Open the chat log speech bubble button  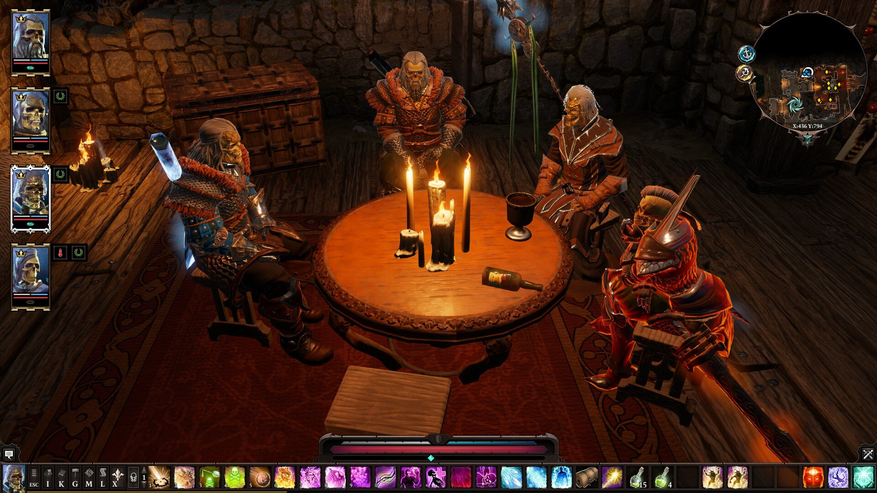9,453
